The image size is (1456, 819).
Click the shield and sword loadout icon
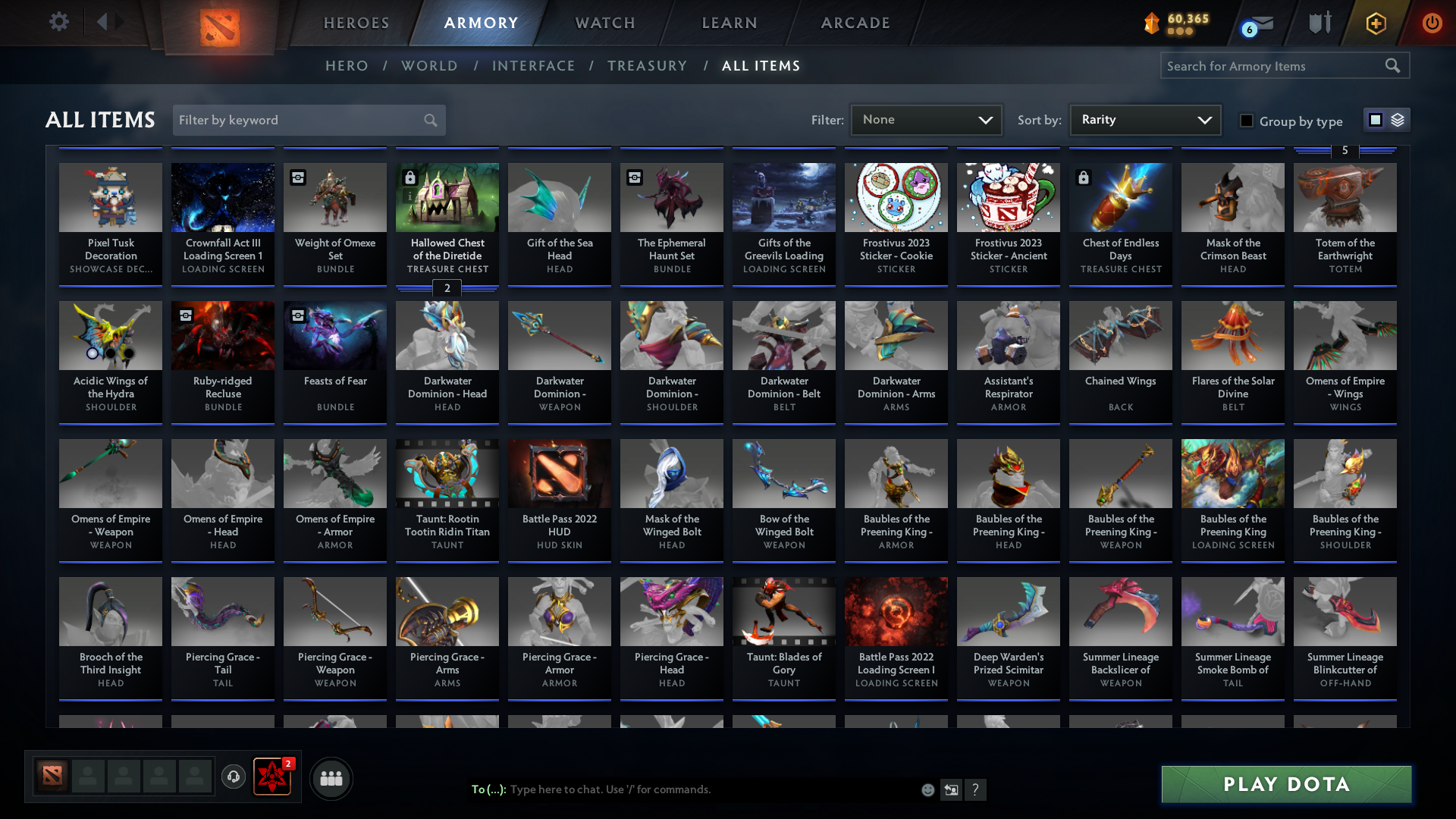click(1319, 22)
